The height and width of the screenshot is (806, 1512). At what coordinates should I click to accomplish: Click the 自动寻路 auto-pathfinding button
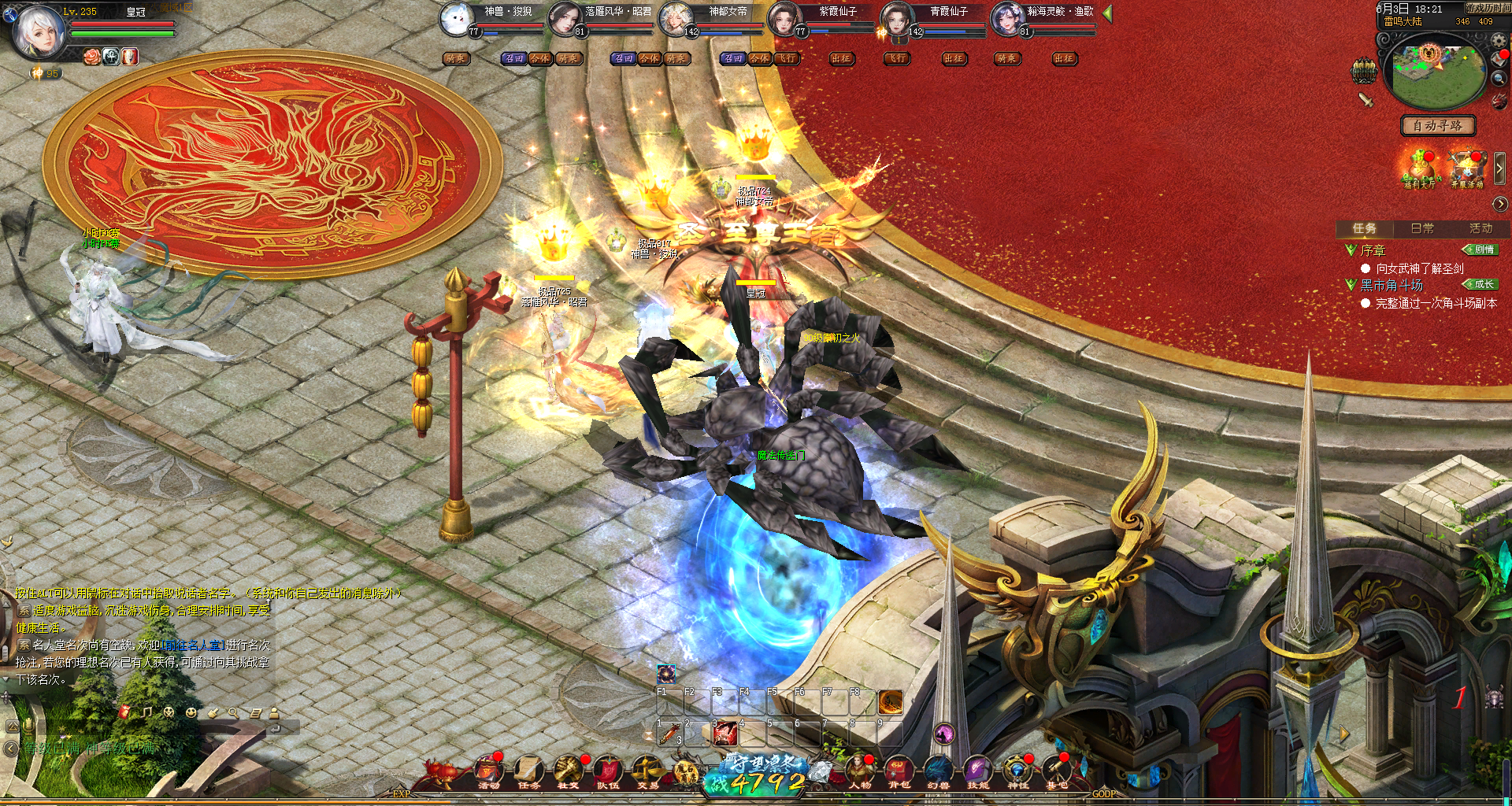(x=1437, y=126)
